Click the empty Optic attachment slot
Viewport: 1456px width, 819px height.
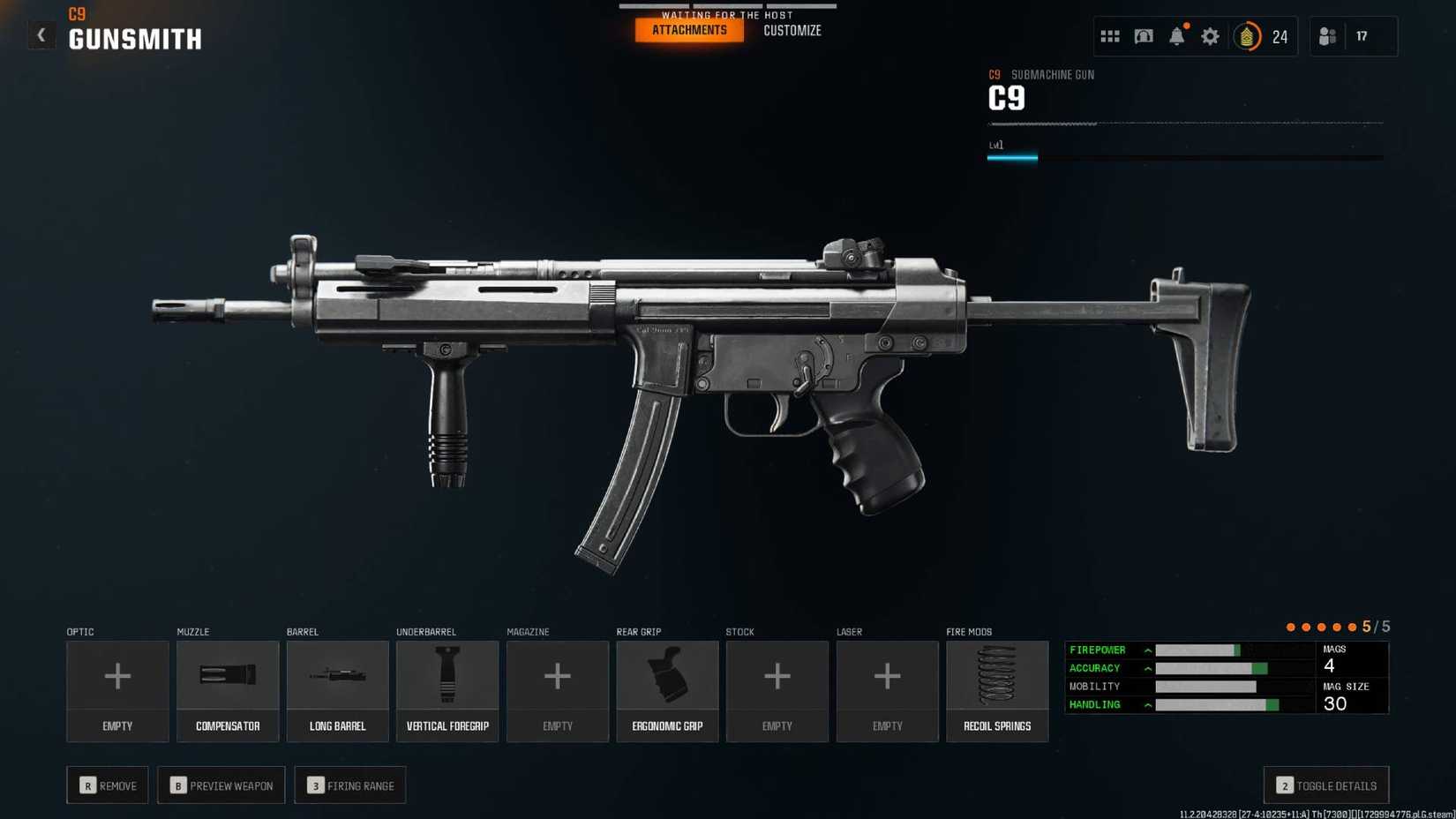[x=117, y=691]
